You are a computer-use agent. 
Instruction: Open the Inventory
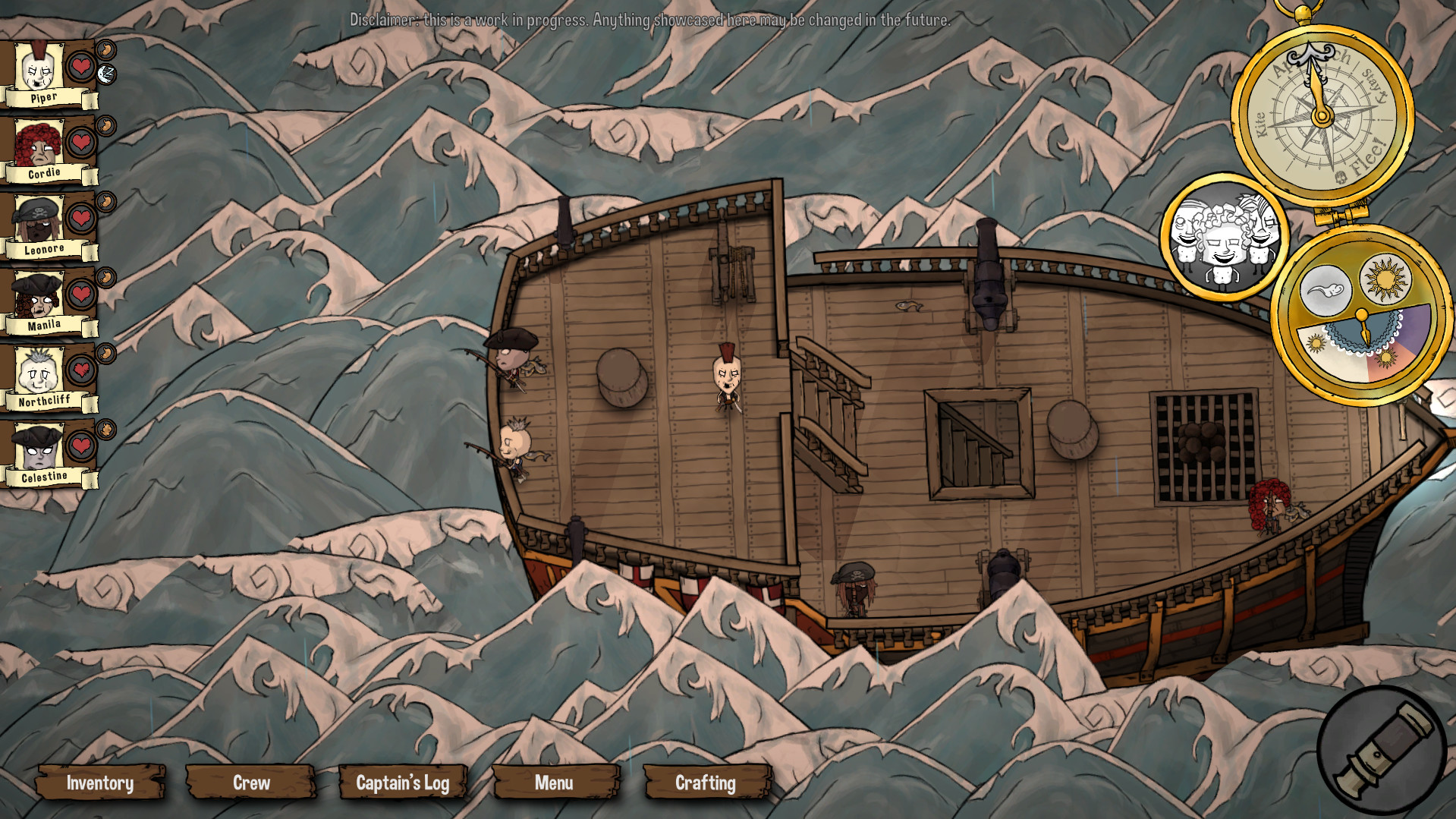coord(100,783)
